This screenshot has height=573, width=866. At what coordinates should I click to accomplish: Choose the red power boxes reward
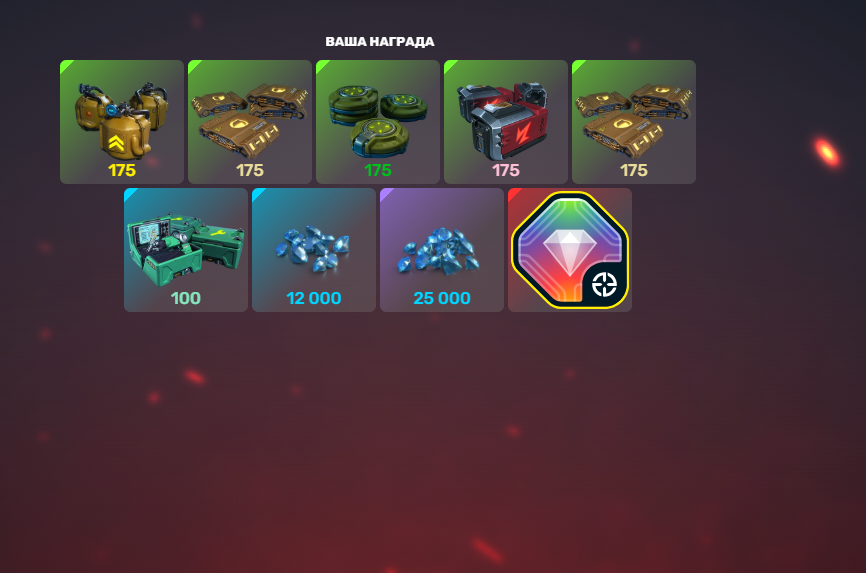click(506, 122)
